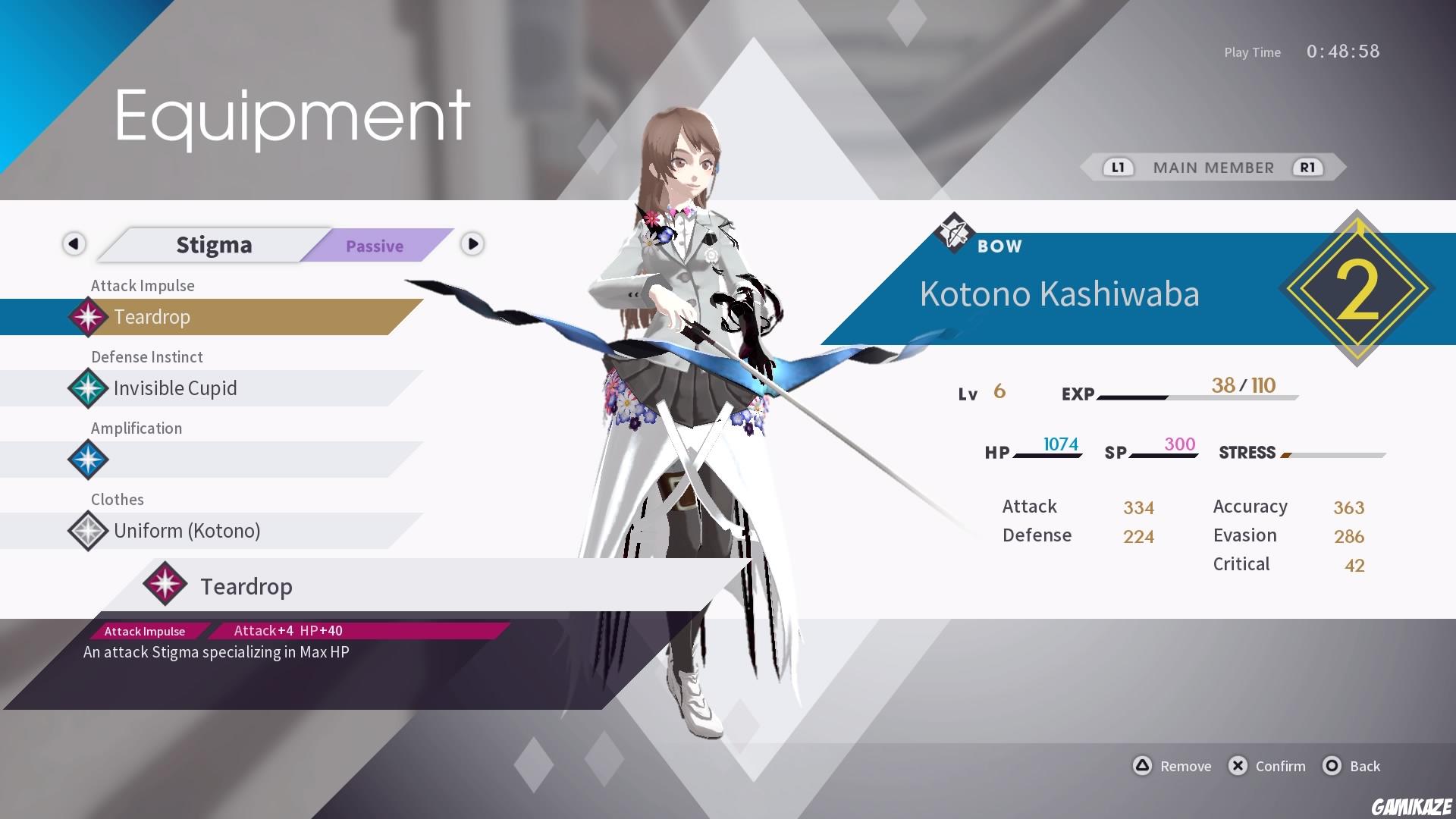Select the Teardrop Attack Impulse stigma icon

(87, 317)
